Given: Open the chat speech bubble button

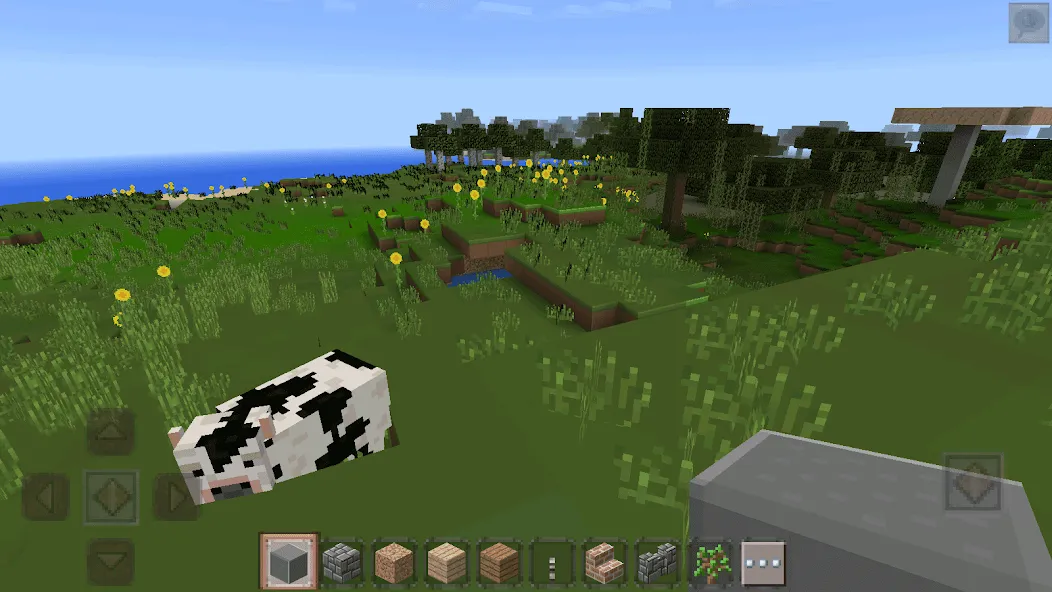Looking at the screenshot, I should coord(1028,23).
